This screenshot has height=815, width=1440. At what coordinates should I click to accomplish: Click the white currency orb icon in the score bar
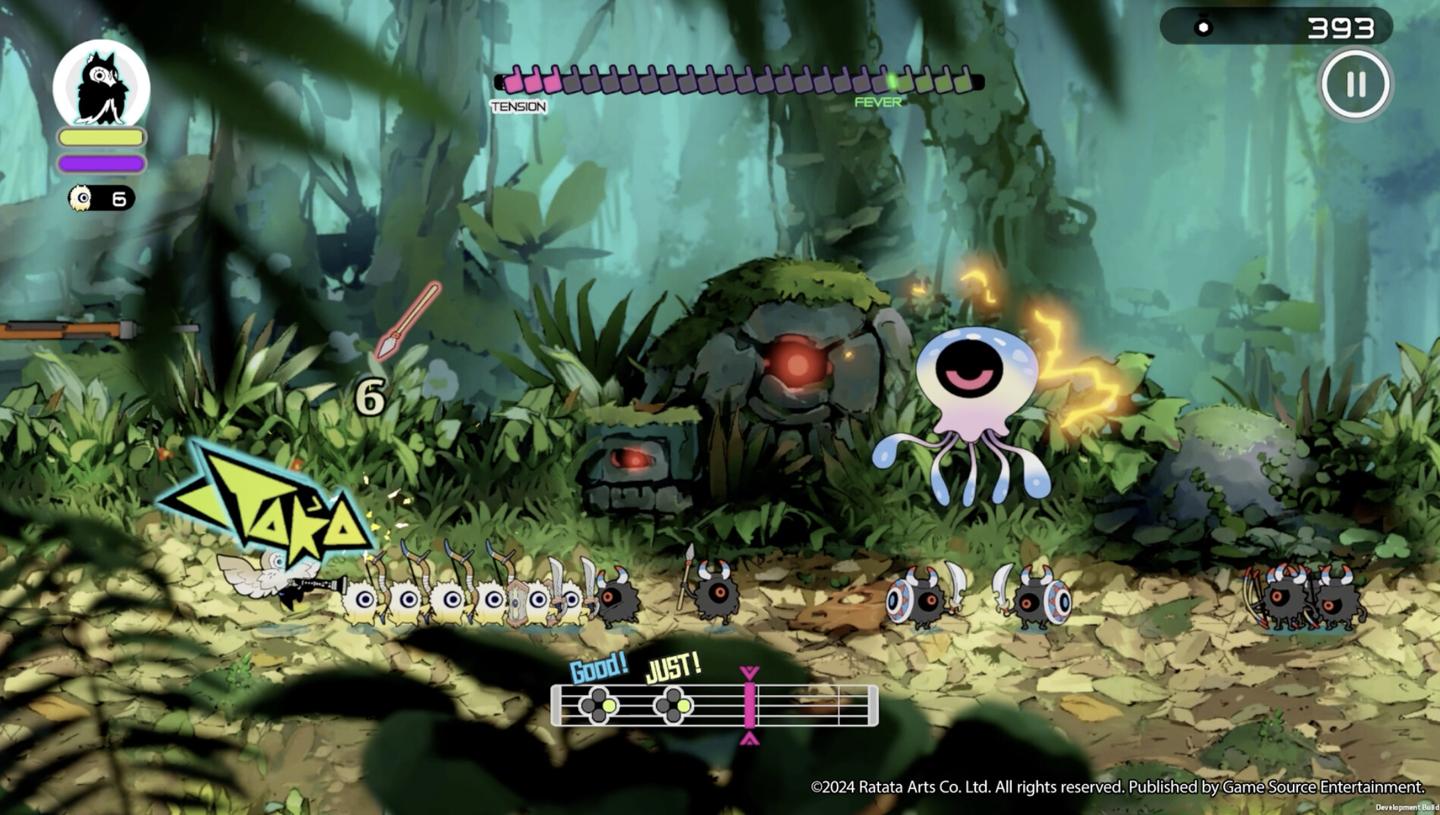pyautogui.click(x=1203, y=27)
